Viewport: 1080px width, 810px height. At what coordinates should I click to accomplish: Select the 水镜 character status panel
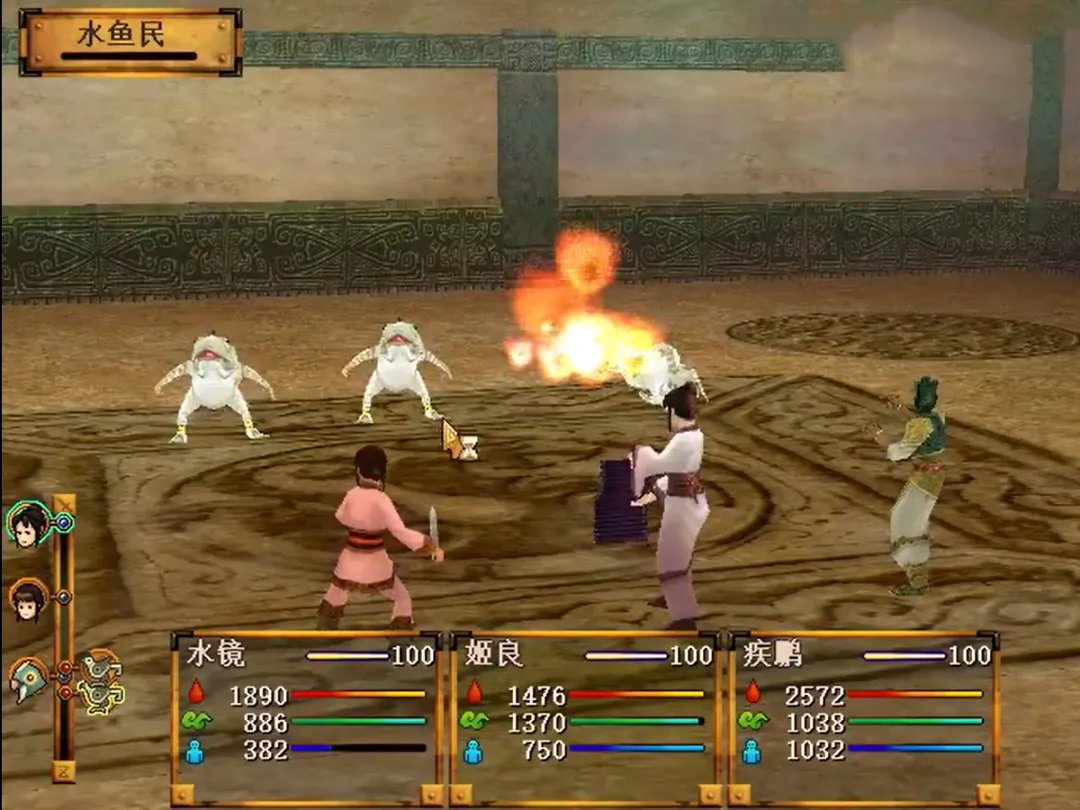point(306,716)
